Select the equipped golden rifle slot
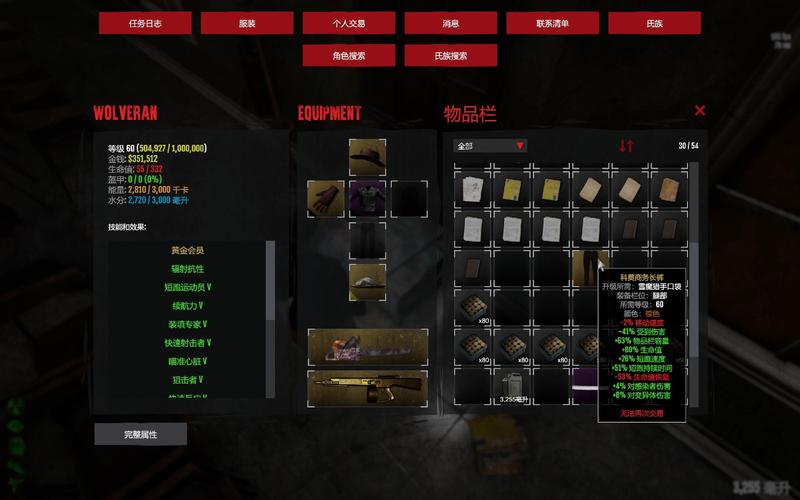 coord(367,388)
